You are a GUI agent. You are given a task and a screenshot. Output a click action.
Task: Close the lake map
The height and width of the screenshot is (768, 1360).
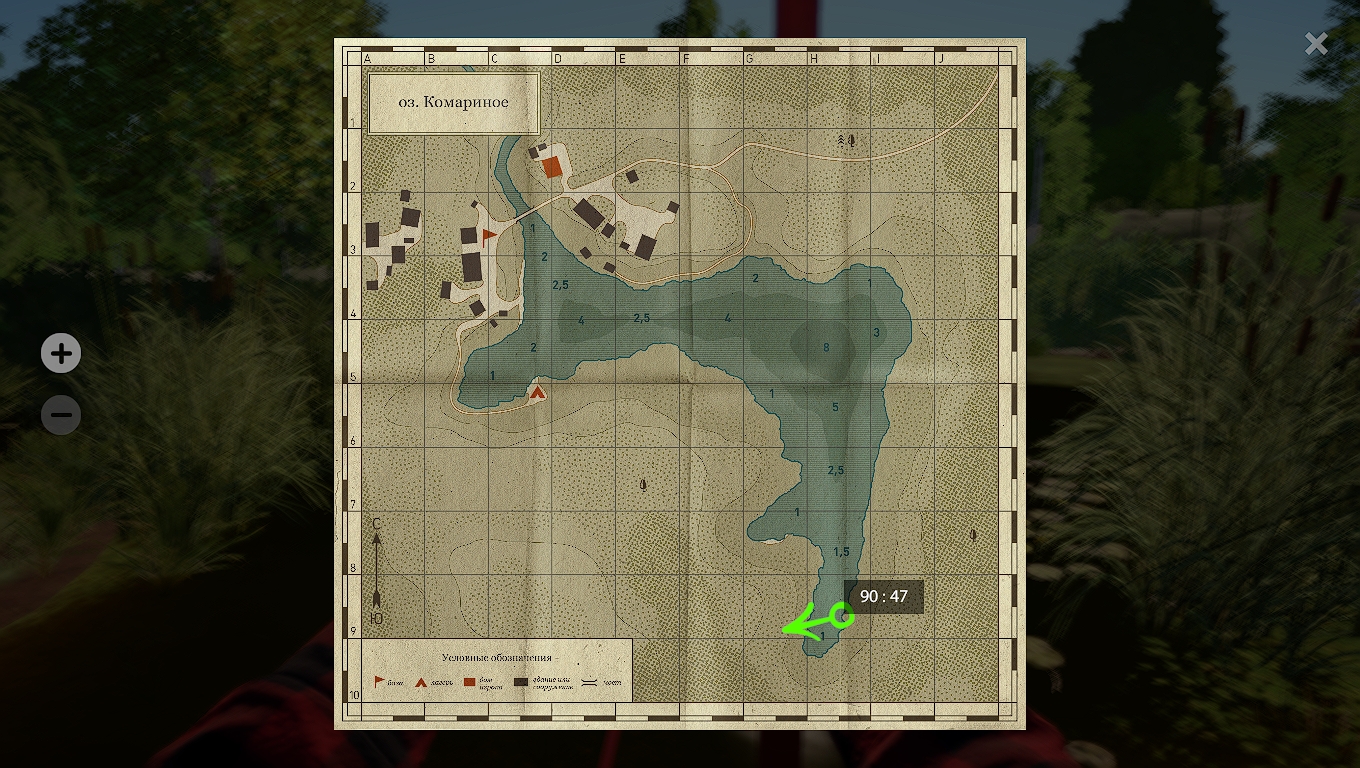(1316, 43)
